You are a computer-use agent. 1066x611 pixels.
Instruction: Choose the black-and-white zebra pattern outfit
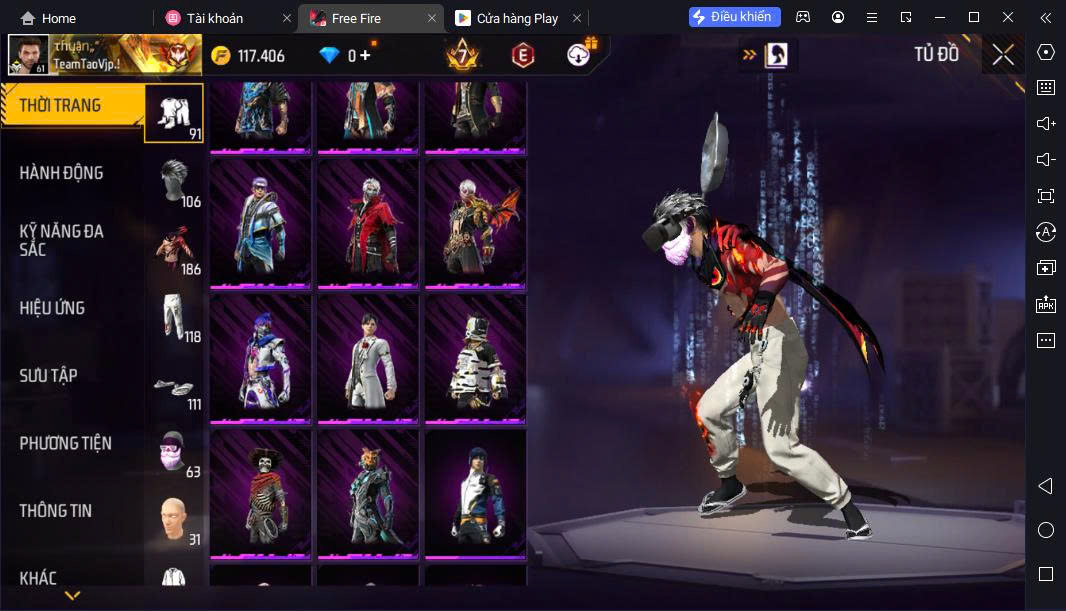475,357
